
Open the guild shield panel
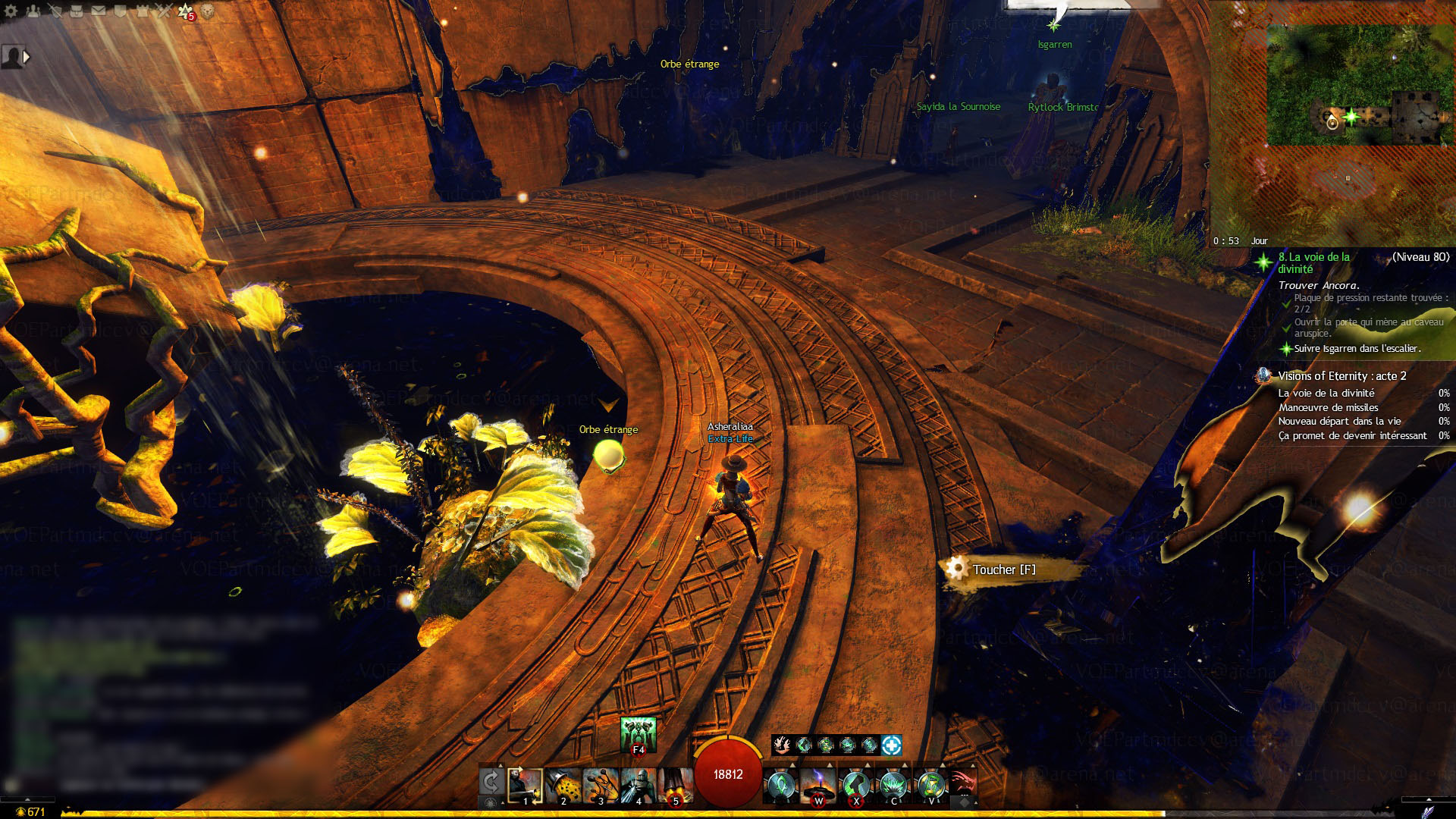(x=121, y=11)
